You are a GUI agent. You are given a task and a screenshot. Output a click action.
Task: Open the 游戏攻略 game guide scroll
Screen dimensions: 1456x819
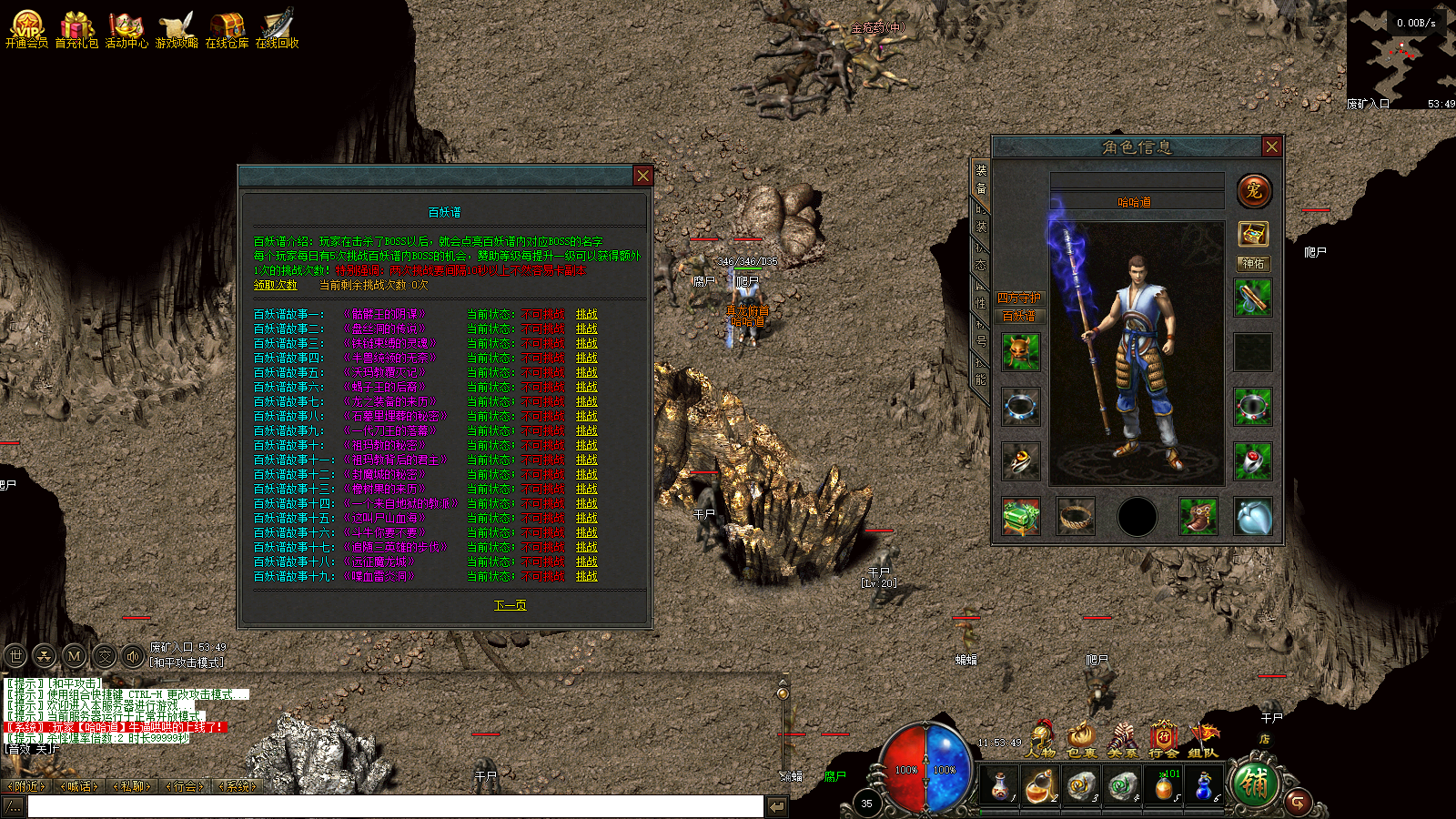coord(177,29)
